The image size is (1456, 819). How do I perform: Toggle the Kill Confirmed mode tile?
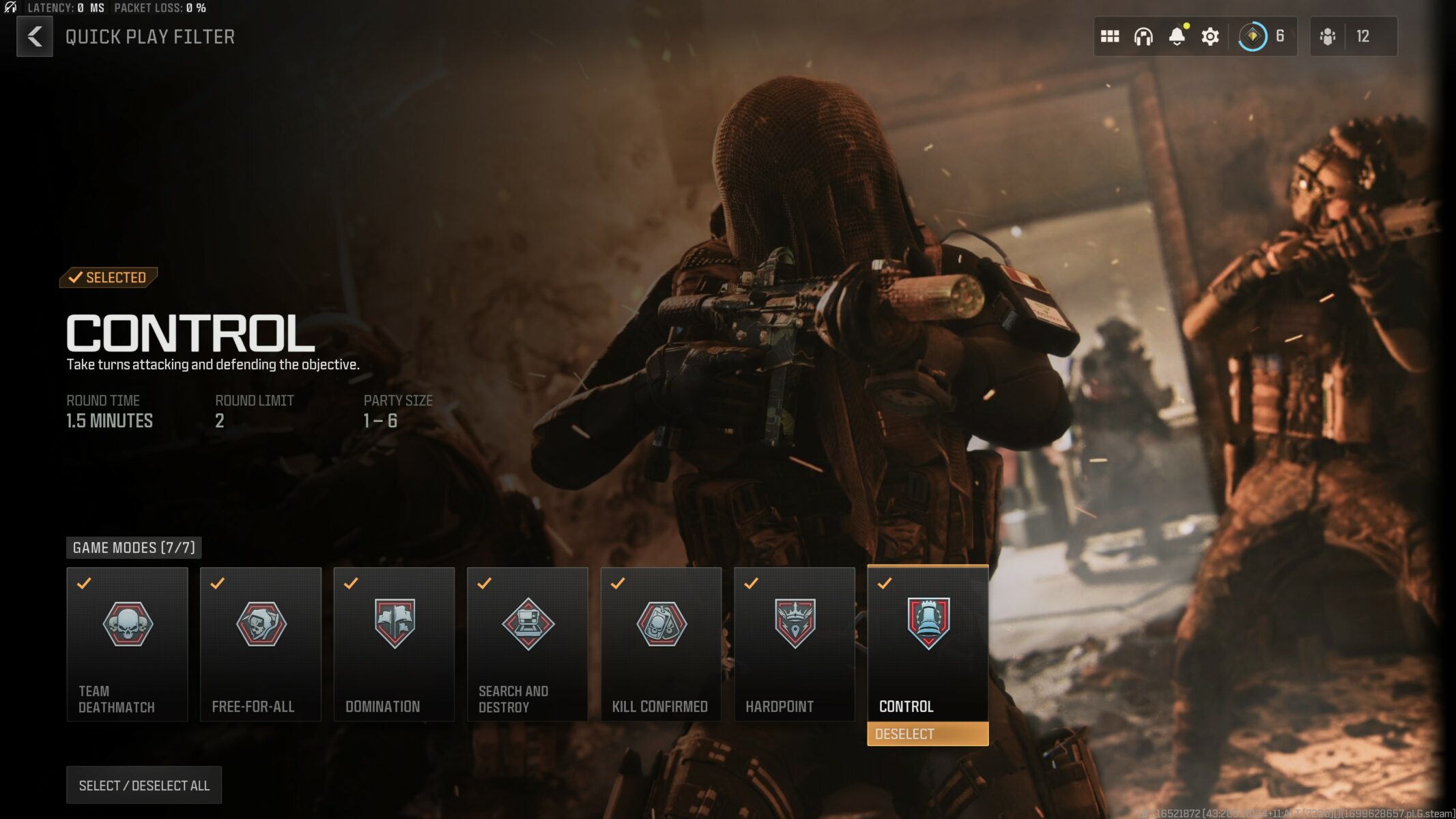click(x=661, y=644)
